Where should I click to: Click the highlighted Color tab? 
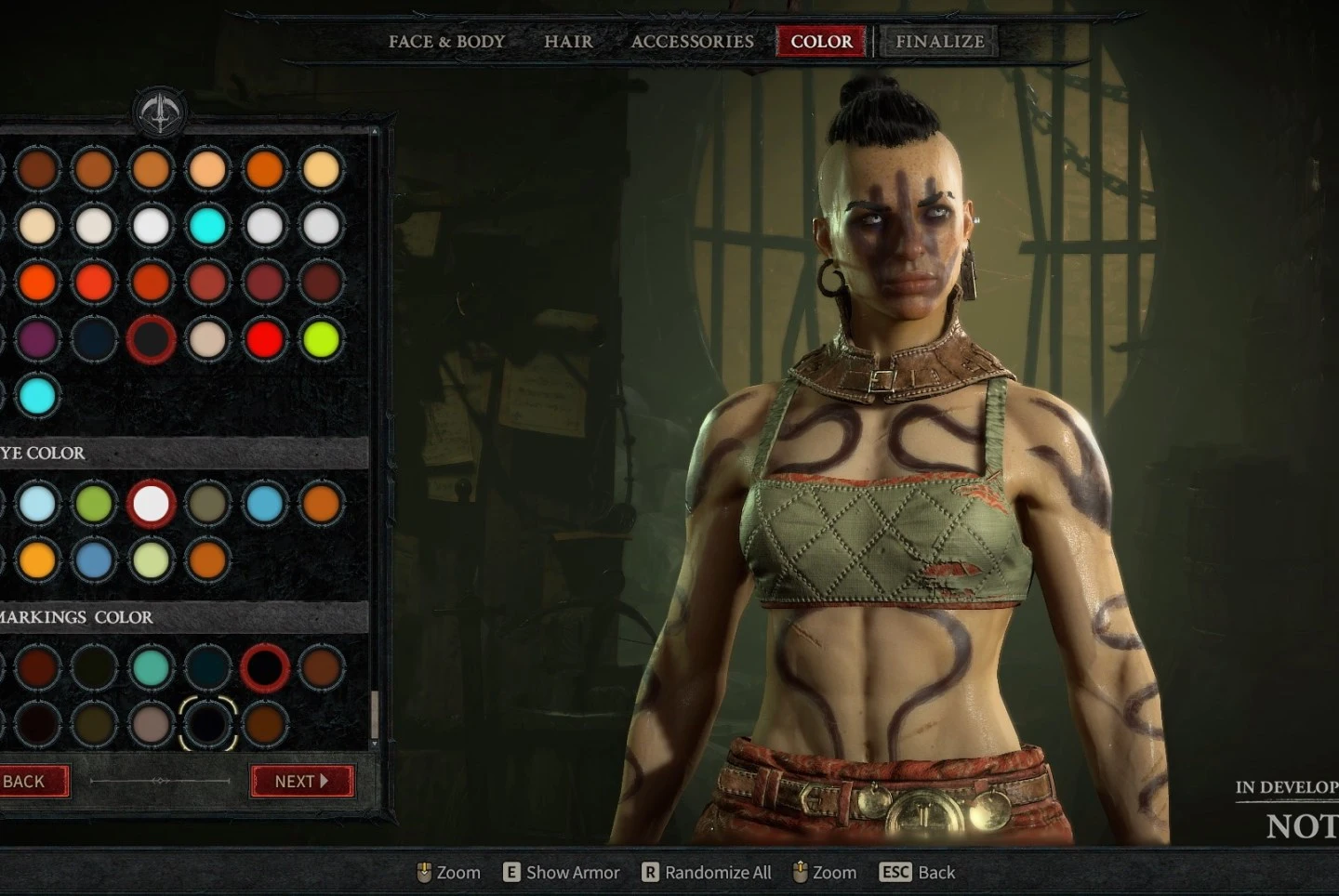[x=821, y=42]
